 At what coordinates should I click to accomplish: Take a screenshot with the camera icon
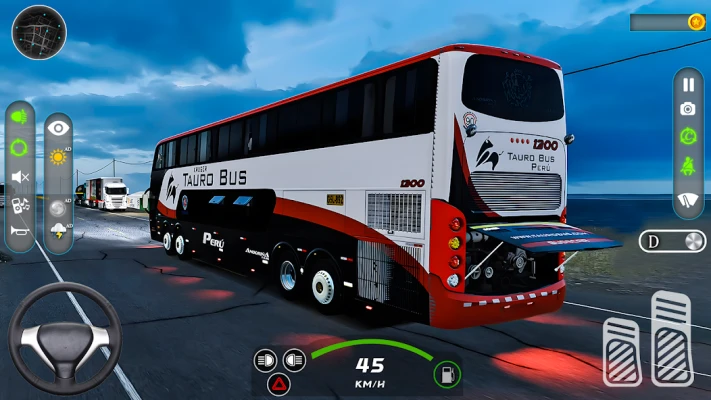click(688, 109)
